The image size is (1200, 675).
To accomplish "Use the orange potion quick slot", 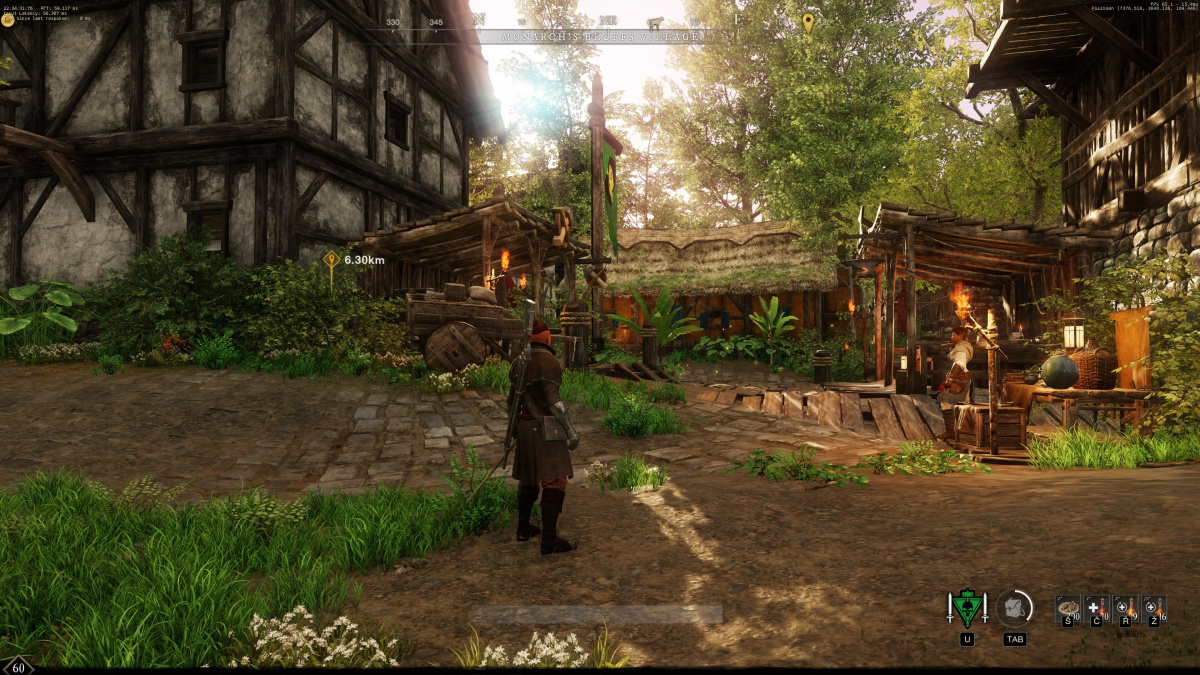I will click(1125, 607).
